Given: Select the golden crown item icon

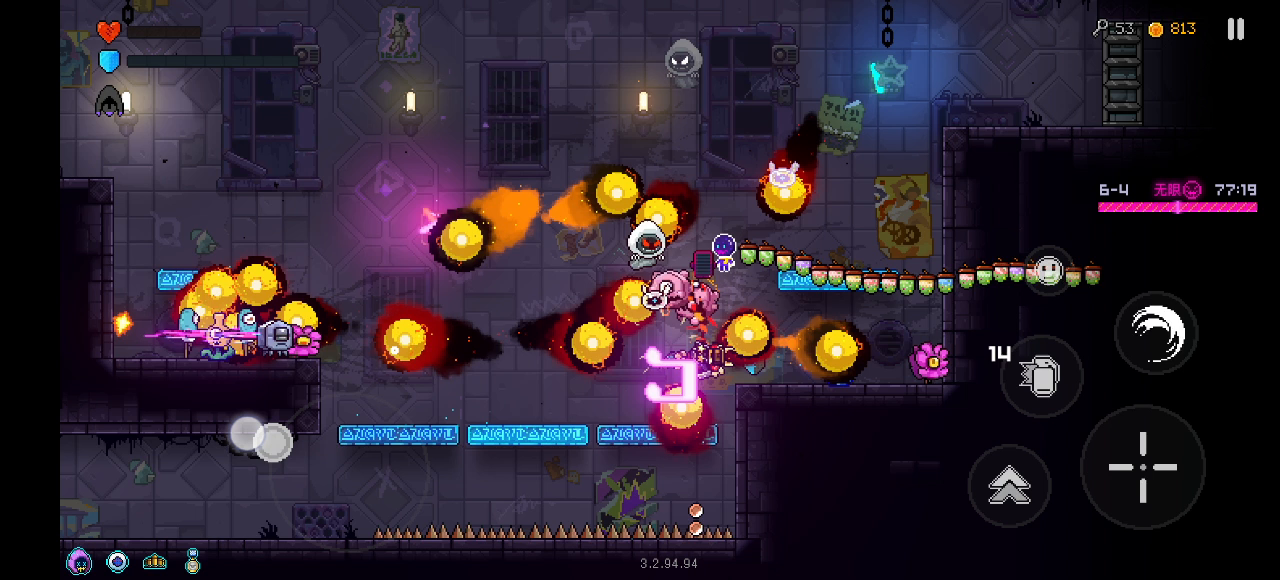Looking at the screenshot, I should (155, 562).
